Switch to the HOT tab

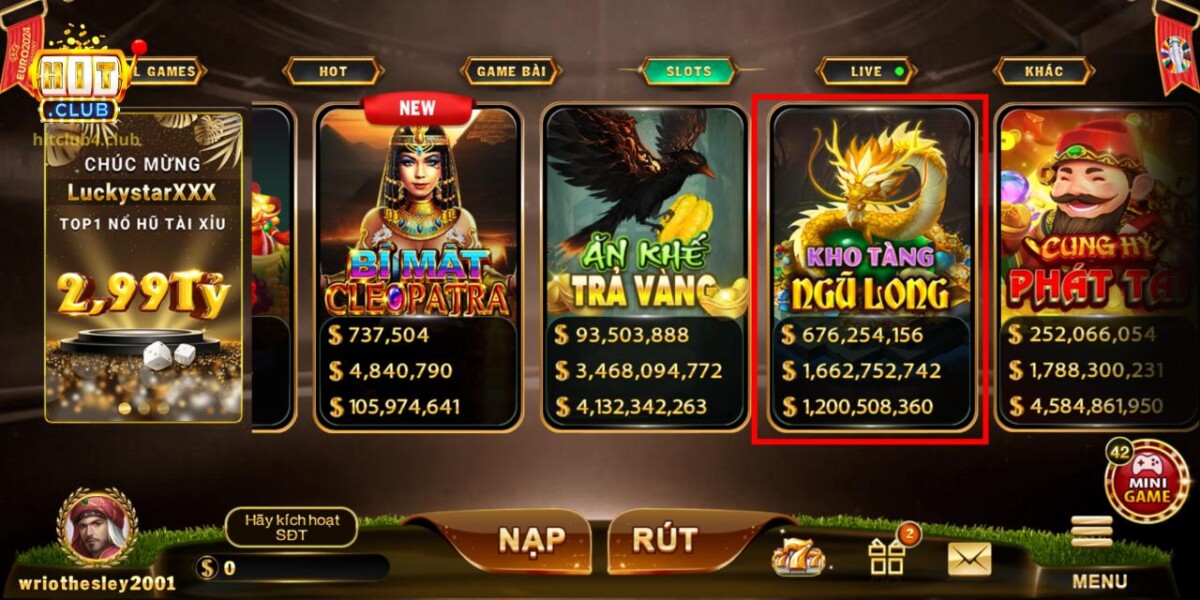333,71
